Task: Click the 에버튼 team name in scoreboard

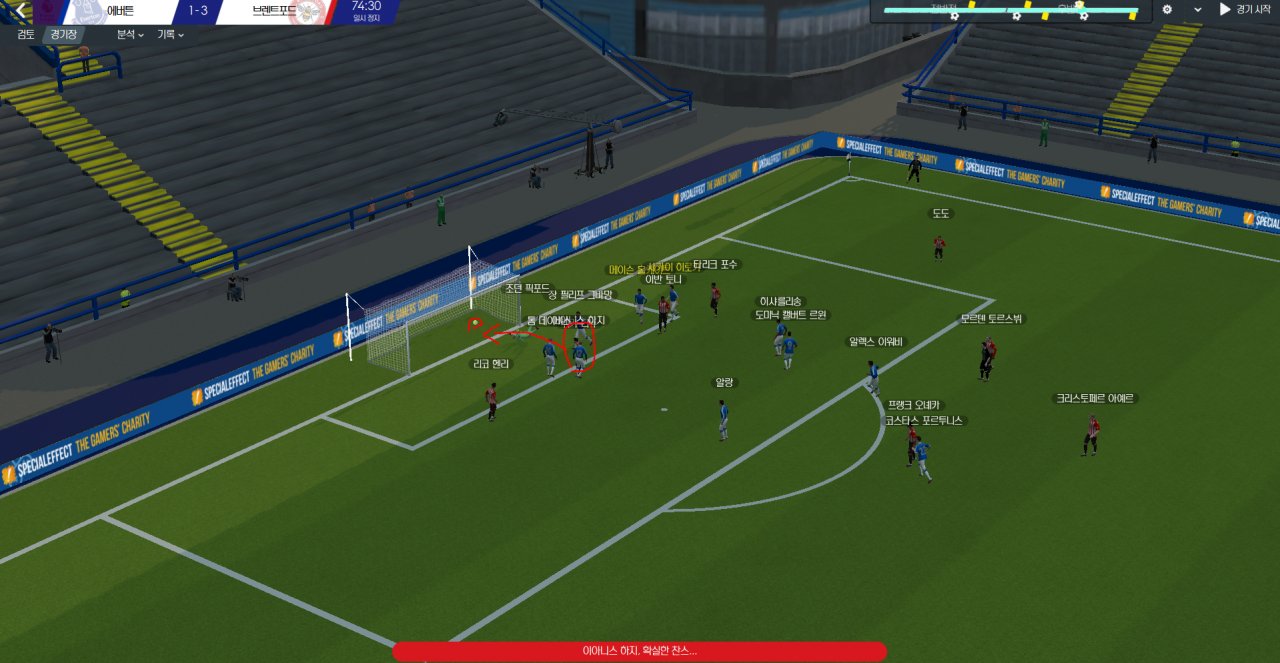Action: point(120,11)
